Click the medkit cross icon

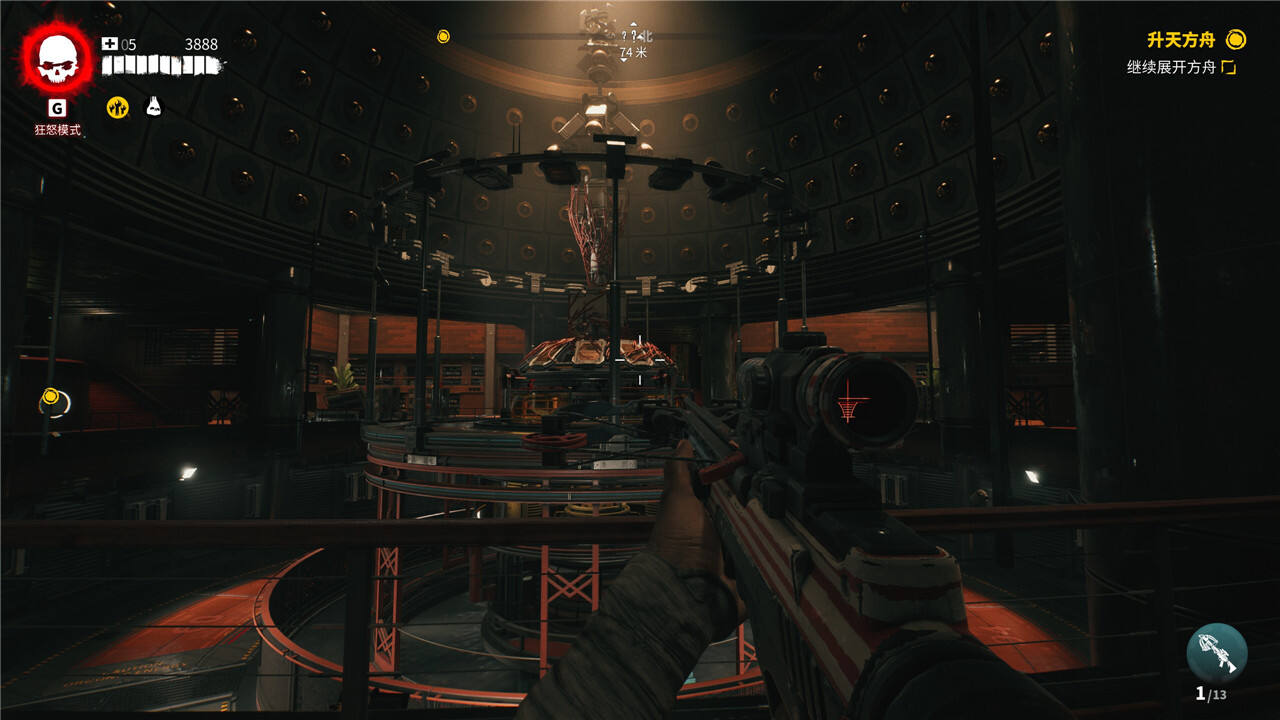pos(110,44)
